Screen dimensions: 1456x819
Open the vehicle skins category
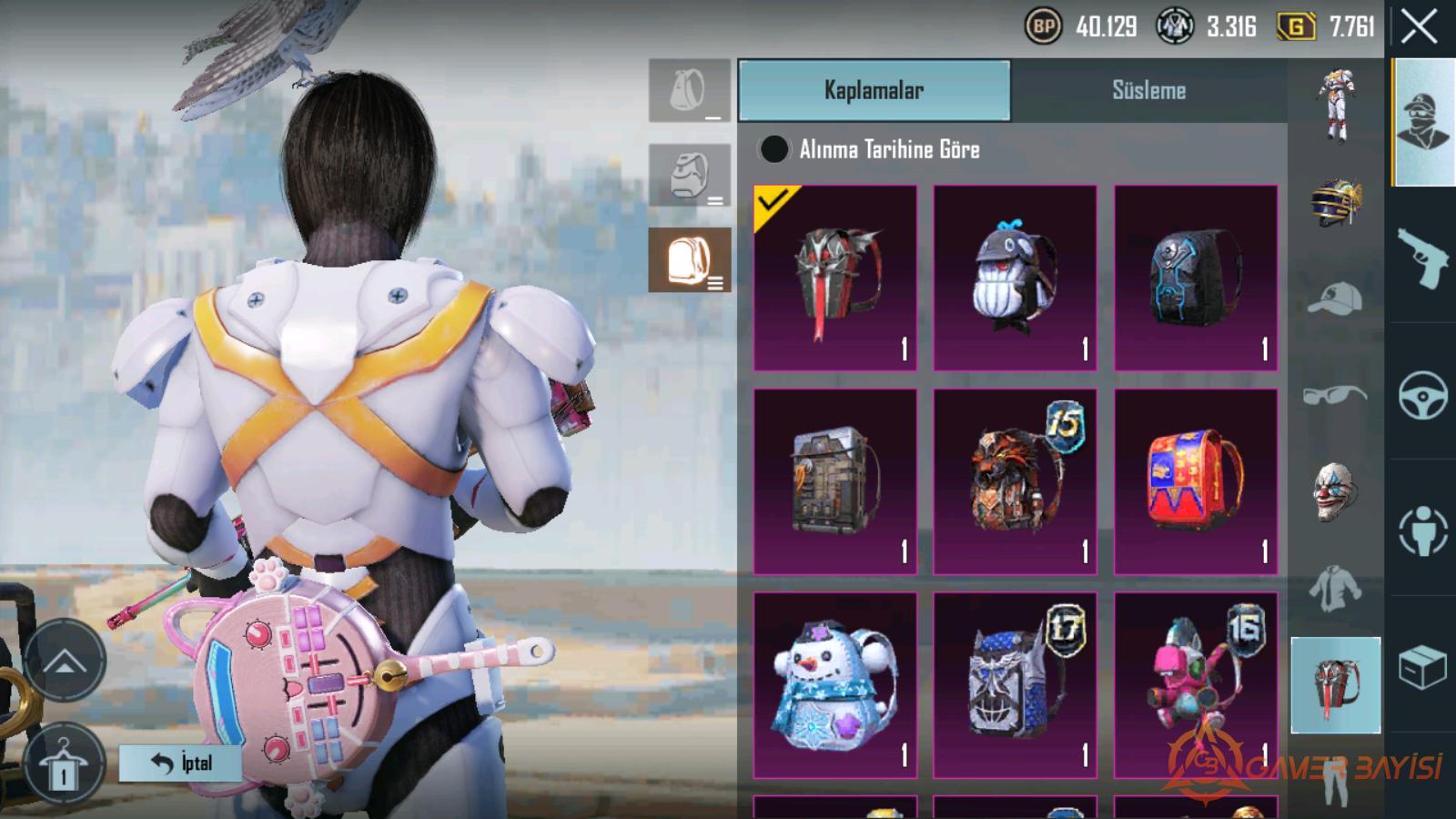pos(1422,394)
